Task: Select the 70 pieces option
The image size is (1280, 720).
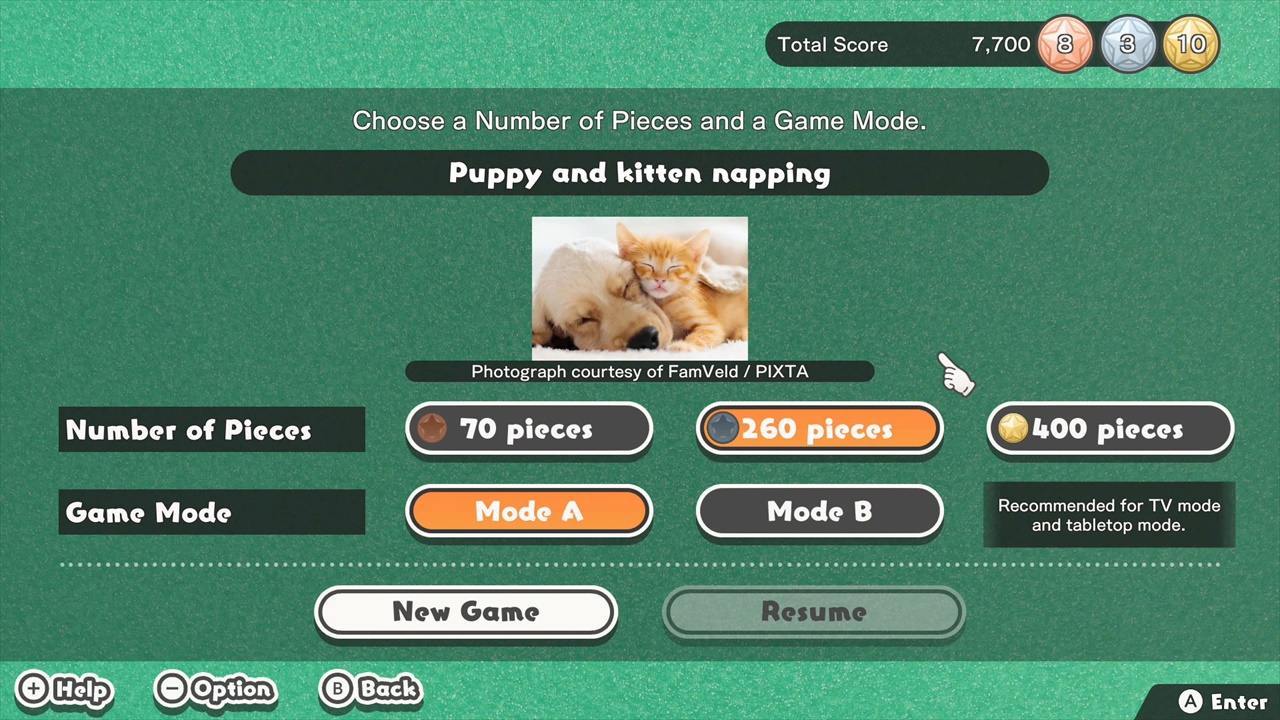Action: click(529, 429)
